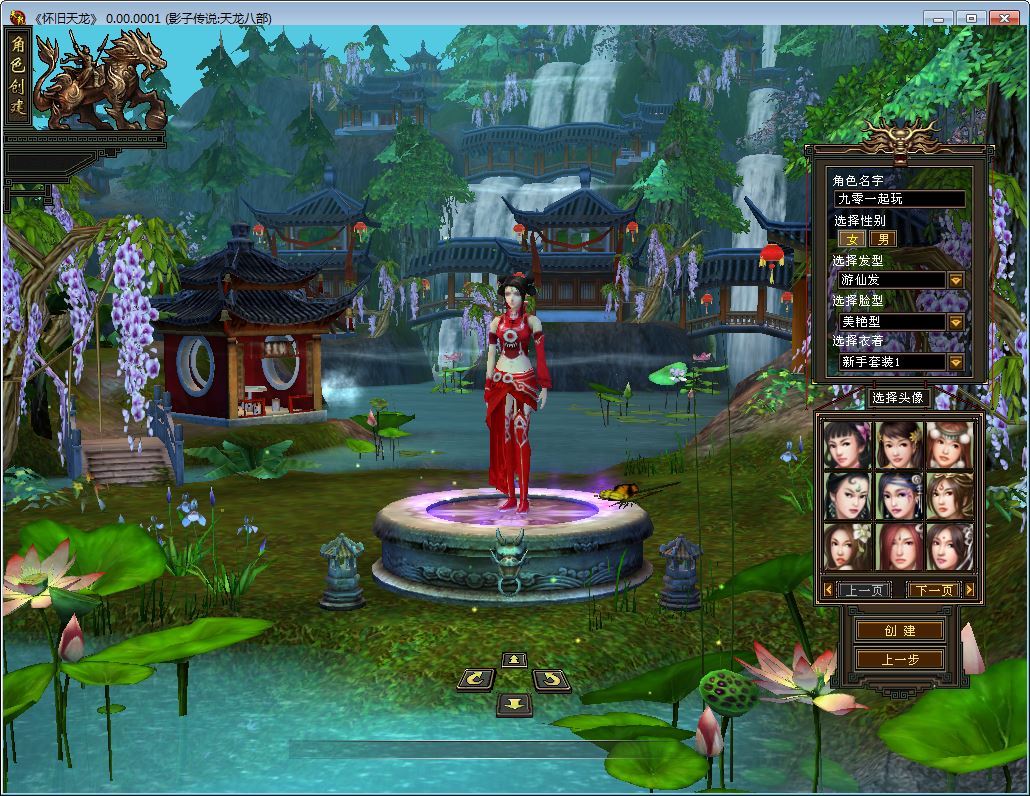
Task: Rotate character using the left curved-arrow button
Action: (476, 680)
